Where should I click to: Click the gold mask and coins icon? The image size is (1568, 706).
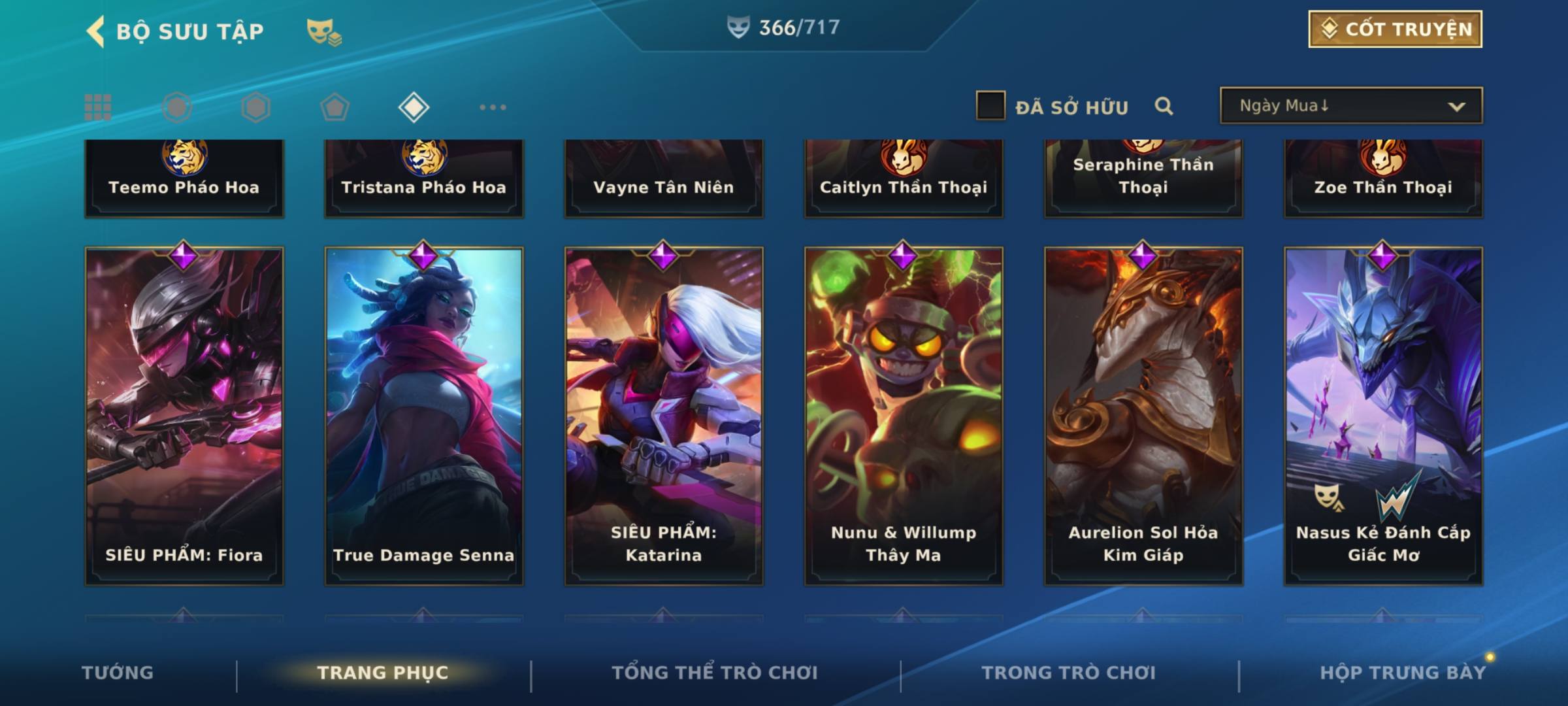click(323, 31)
